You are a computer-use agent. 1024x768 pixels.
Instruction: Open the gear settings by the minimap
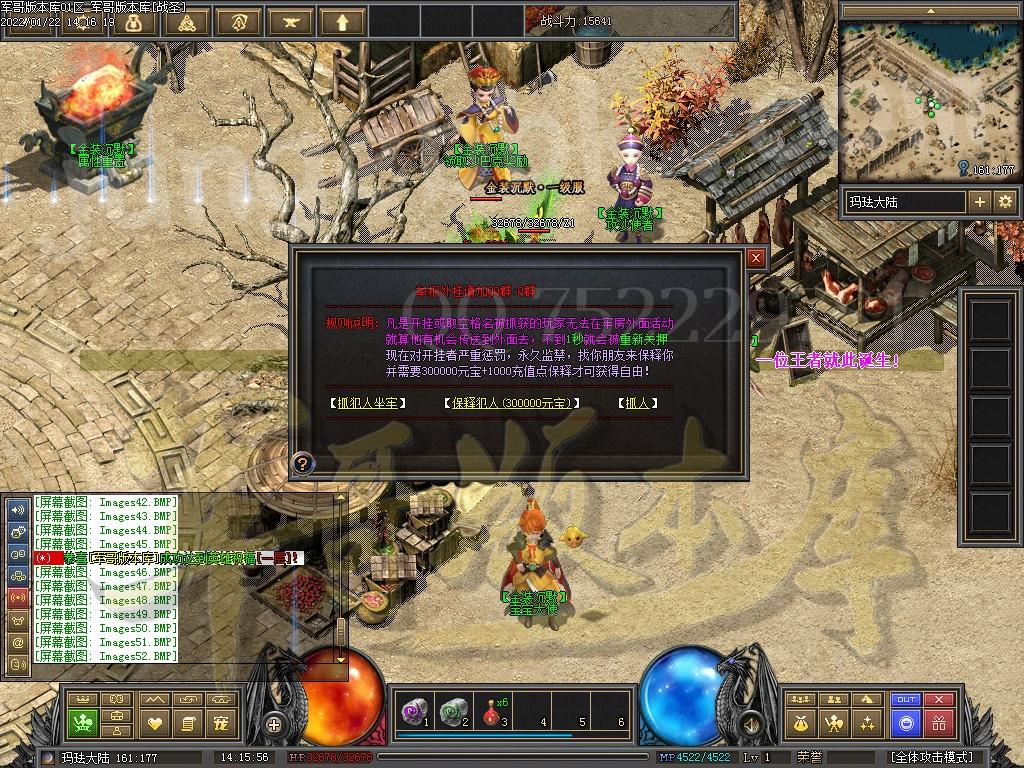click(1005, 201)
